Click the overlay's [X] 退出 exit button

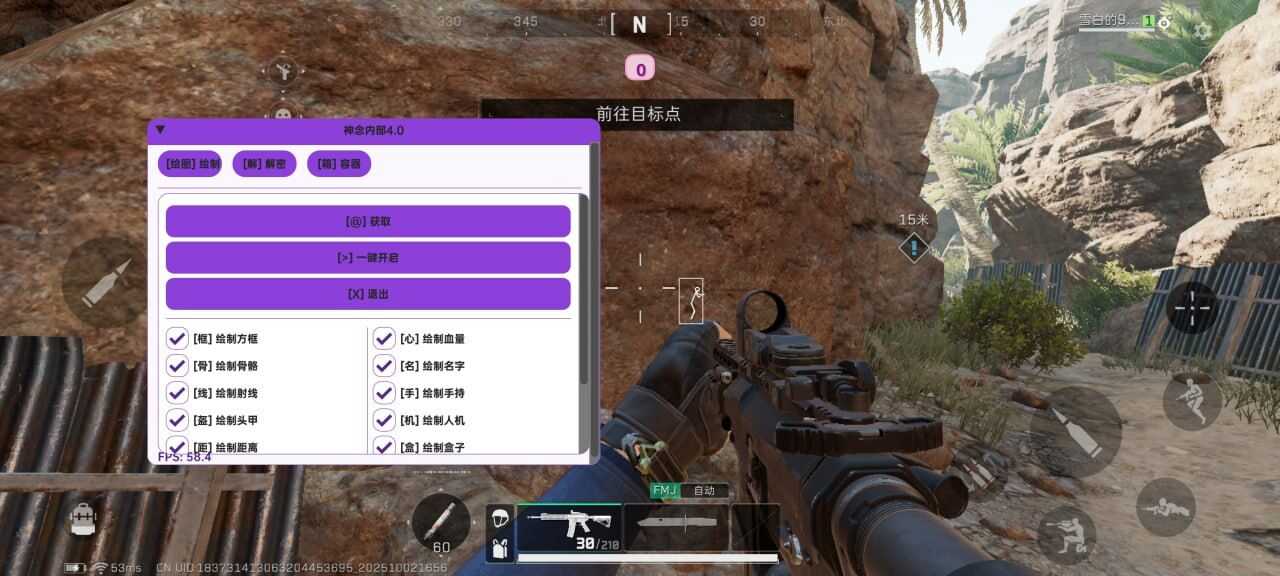click(x=368, y=294)
